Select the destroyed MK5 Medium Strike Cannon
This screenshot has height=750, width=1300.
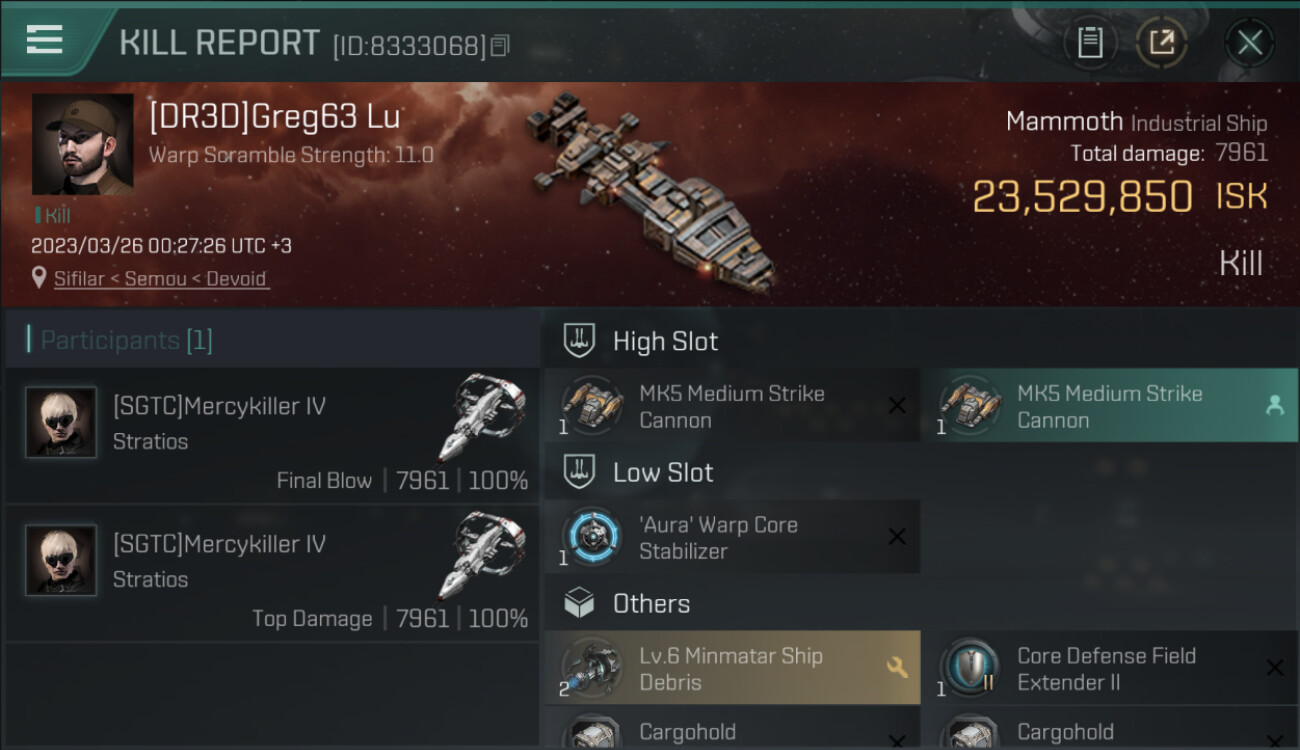click(x=732, y=406)
